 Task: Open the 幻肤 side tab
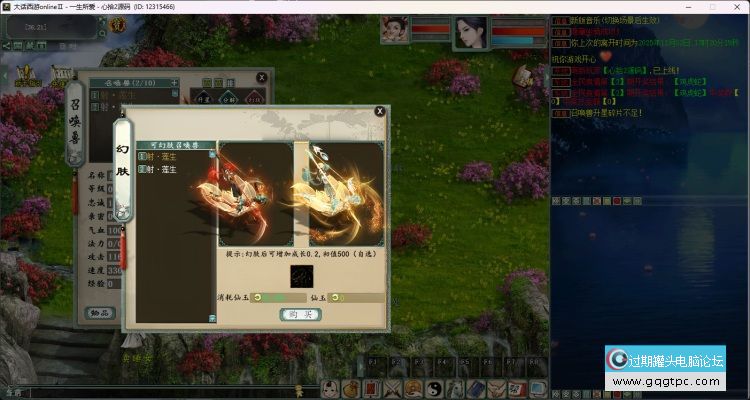(123, 170)
